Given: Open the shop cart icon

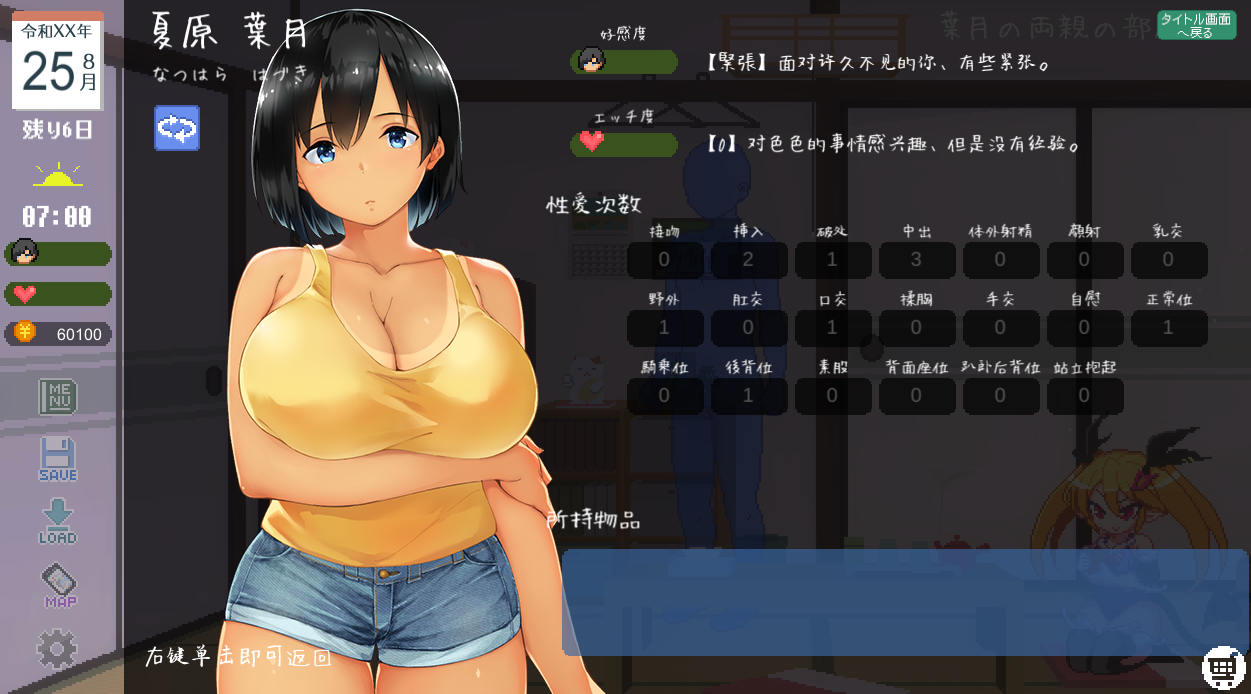Looking at the screenshot, I should click(1222, 666).
